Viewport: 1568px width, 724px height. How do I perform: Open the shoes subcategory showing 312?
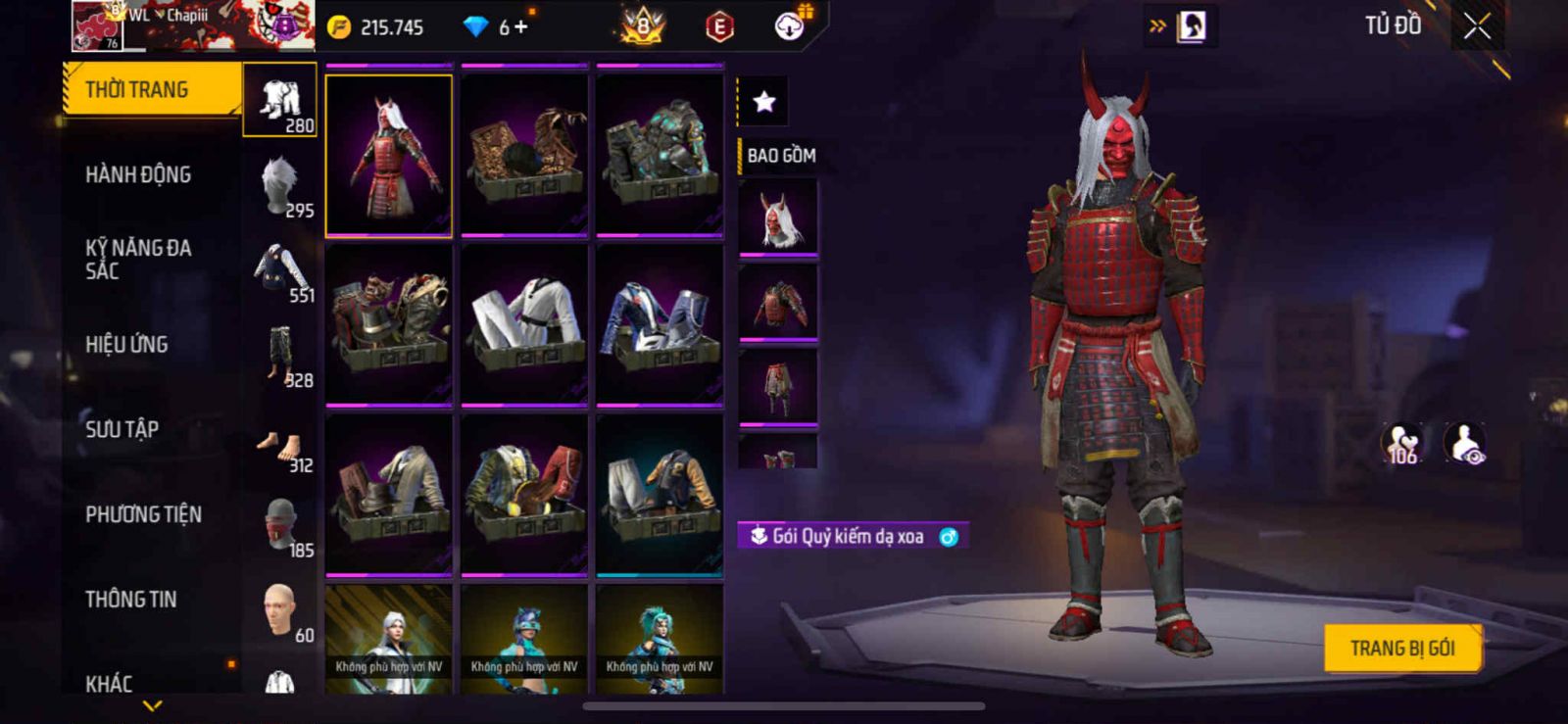click(280, 451)
